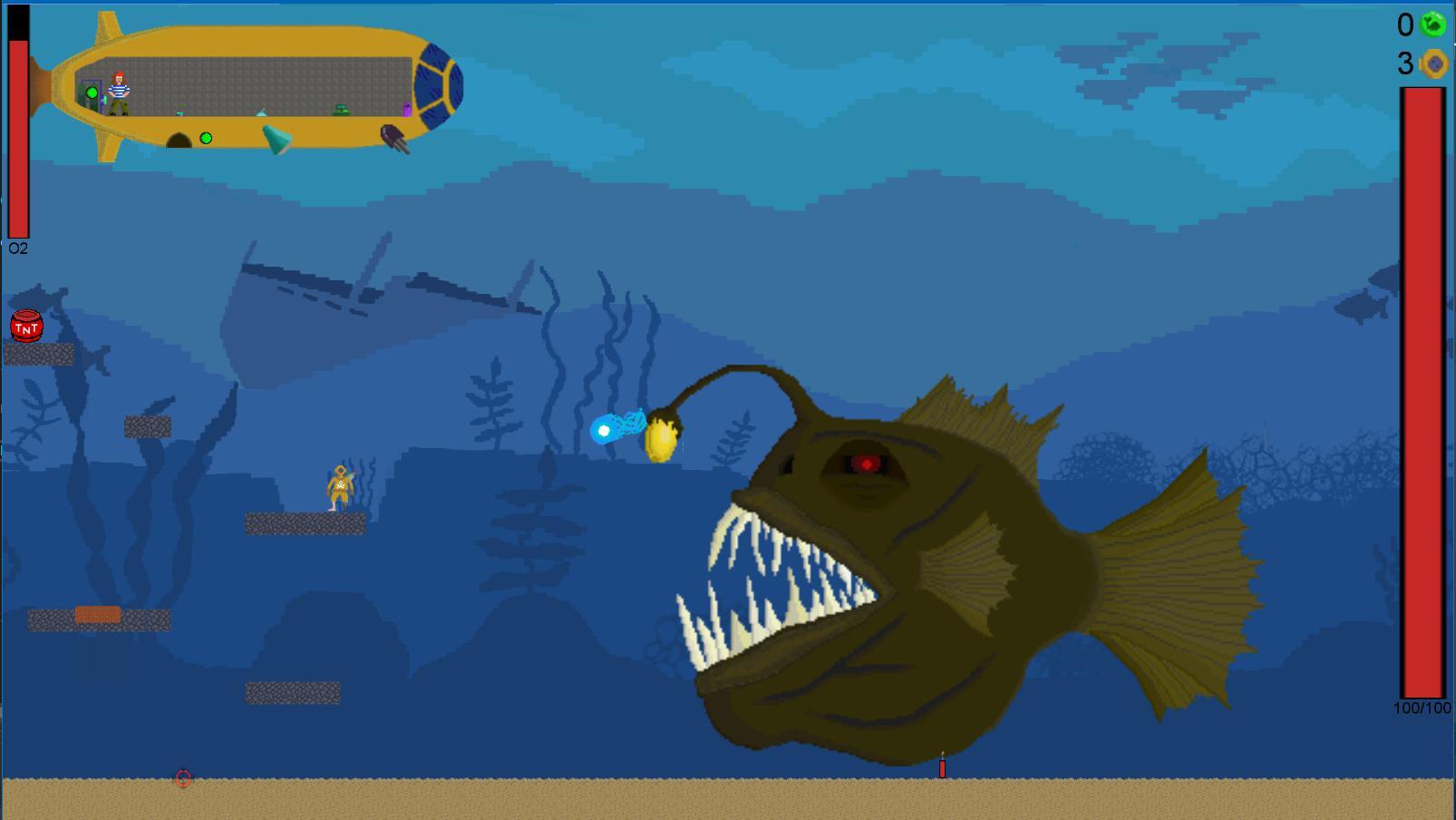The width and height of the screenshot is (1456, 820).
Task: Click the red TNT barrel on the ledge
Action: pos(25,327)
